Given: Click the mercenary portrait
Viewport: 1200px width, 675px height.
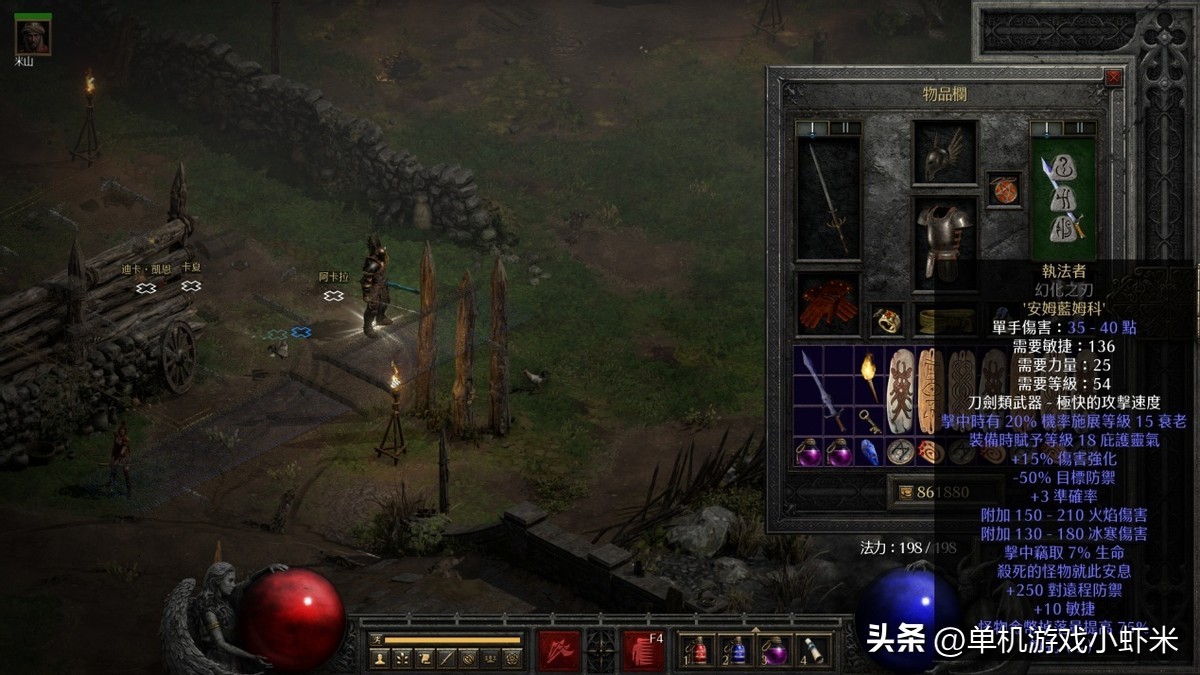Looking at the screenshot, I should click(33, 36).
